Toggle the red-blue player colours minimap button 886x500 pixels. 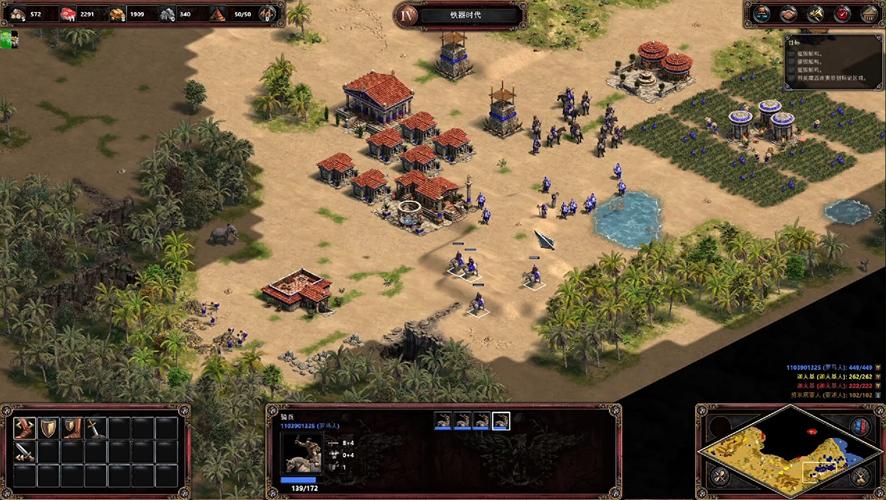[x=859, y=425]
